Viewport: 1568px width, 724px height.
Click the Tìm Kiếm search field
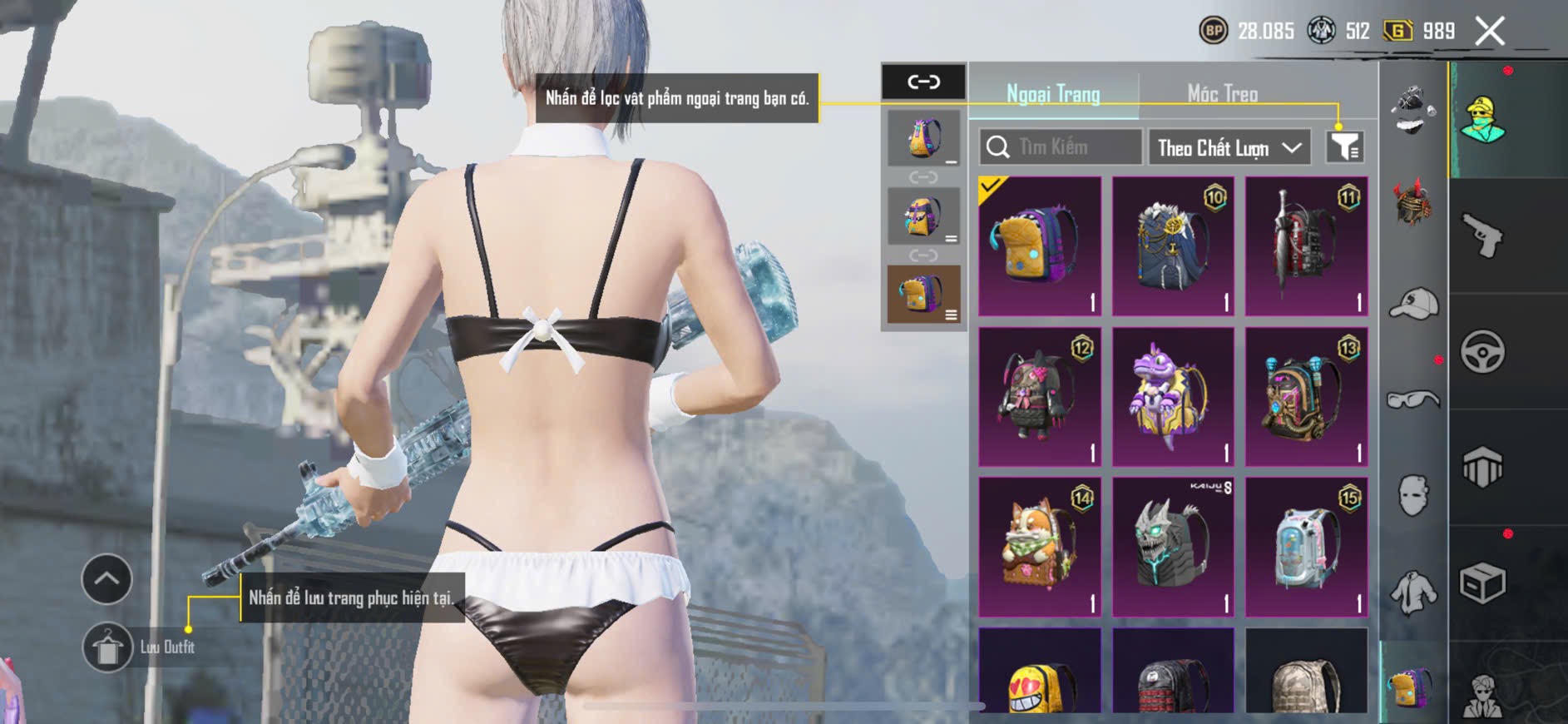1061,147
